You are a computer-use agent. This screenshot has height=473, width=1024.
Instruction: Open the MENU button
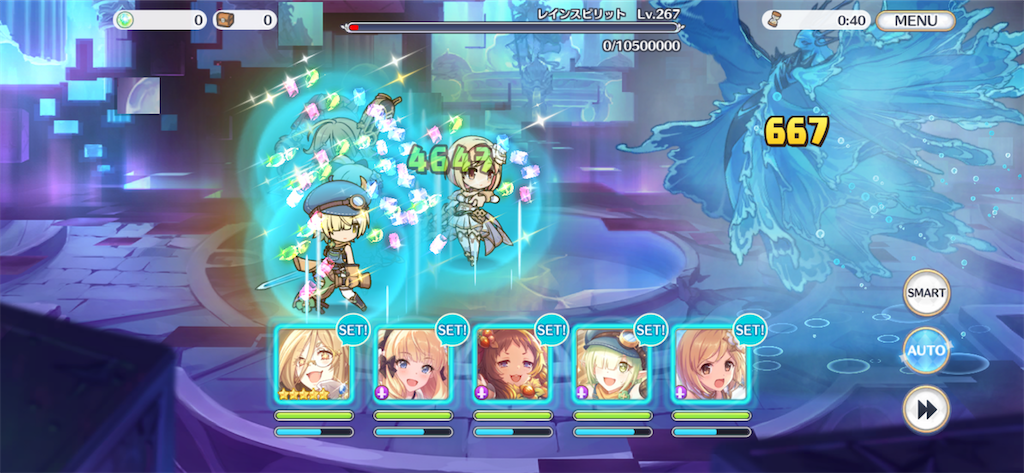click(x=915, y=20)
